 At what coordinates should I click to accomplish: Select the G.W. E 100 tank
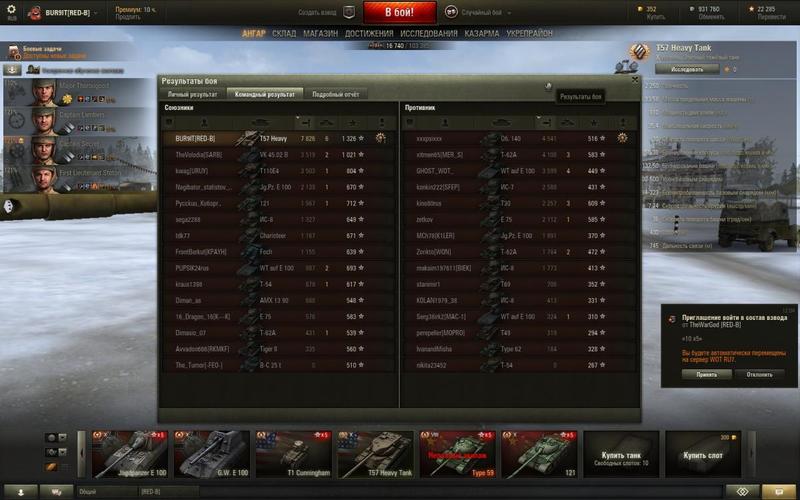pos(211,455)
